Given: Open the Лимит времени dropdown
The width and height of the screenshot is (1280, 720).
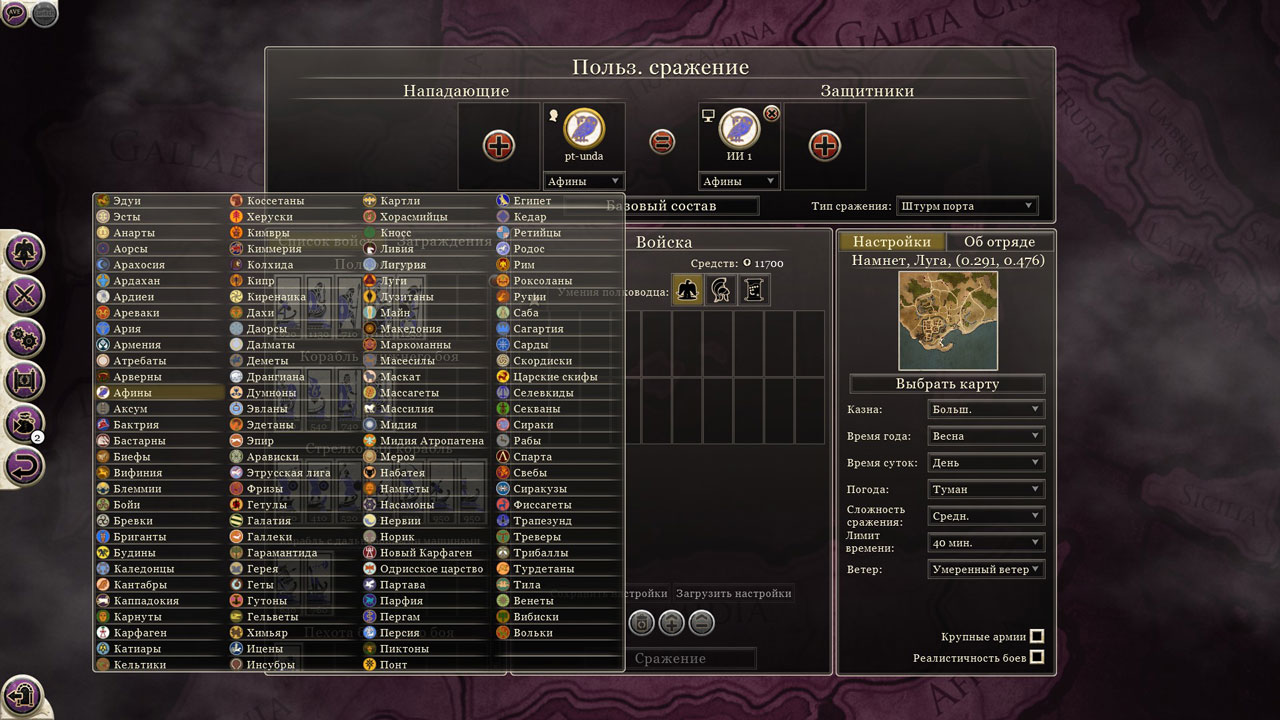Looking at the screenshot, I should click(986, 543).
